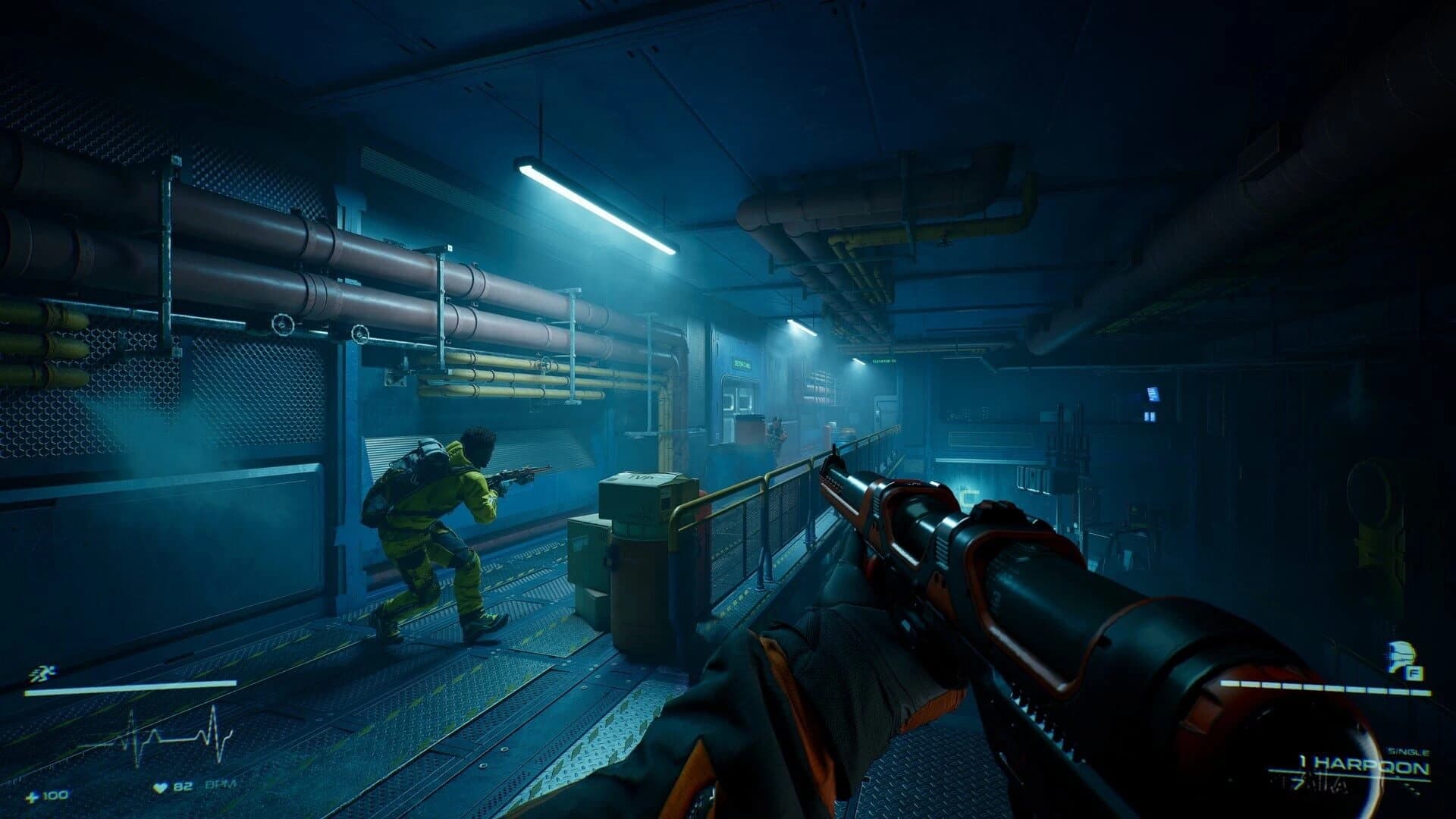Click the heart icon beside the BPM readout
The image size is (1456, 819).
(160, 786)
